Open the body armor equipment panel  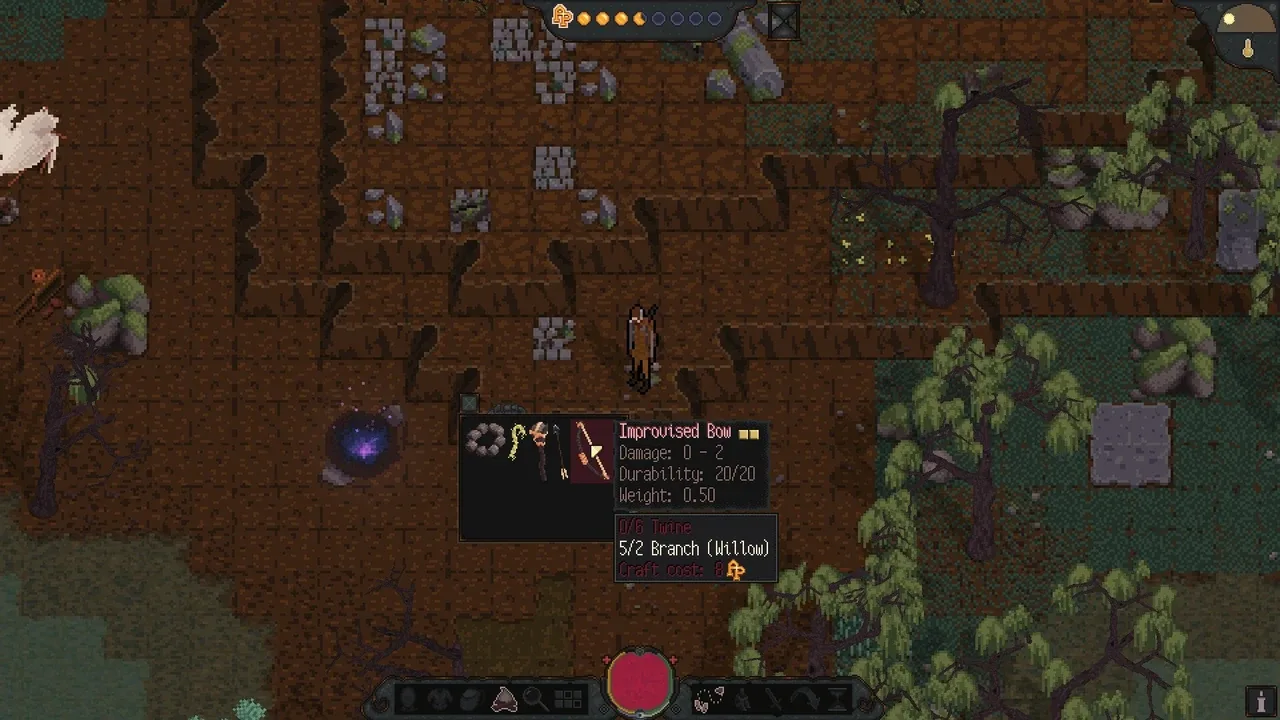coord(439,699)
